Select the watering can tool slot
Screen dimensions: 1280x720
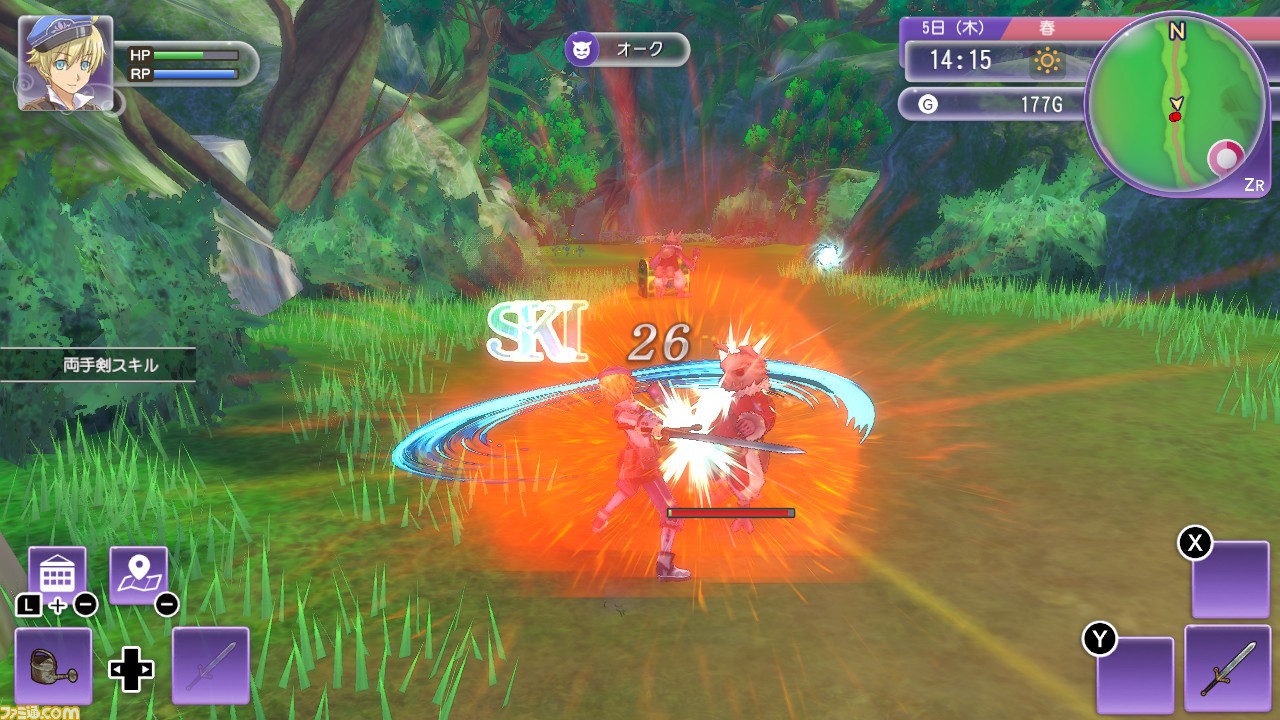click(54, 665)
